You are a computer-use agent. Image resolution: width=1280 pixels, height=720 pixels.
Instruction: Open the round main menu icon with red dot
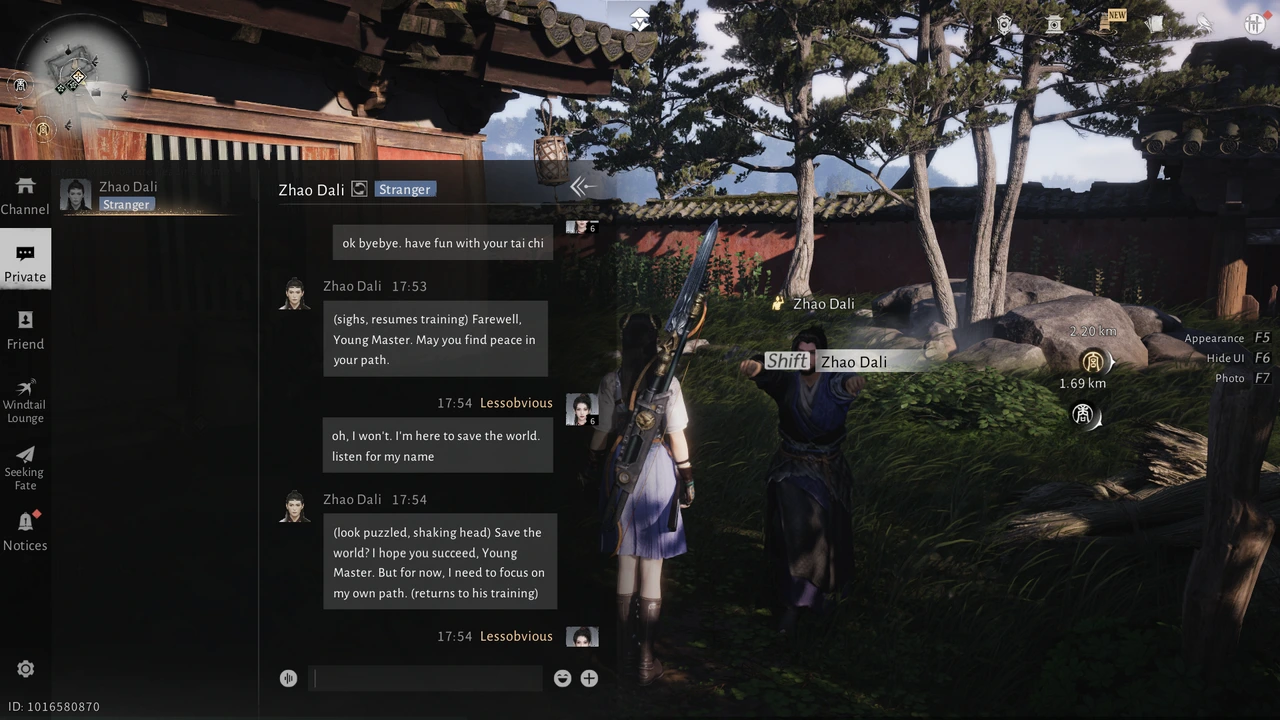tap(1255, 24)
